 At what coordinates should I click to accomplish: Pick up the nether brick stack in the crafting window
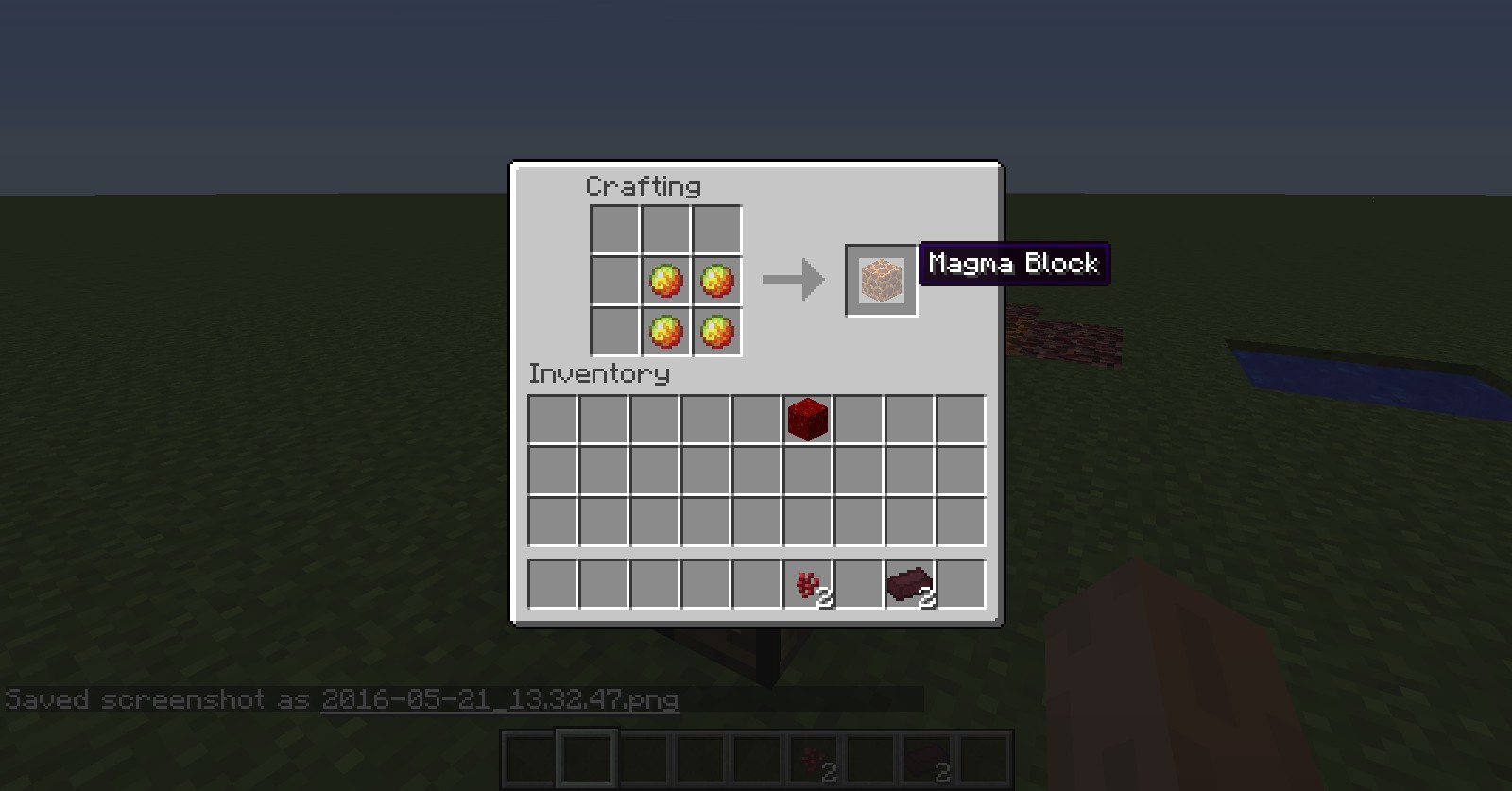pyautogui.click(x=910, y=585)
